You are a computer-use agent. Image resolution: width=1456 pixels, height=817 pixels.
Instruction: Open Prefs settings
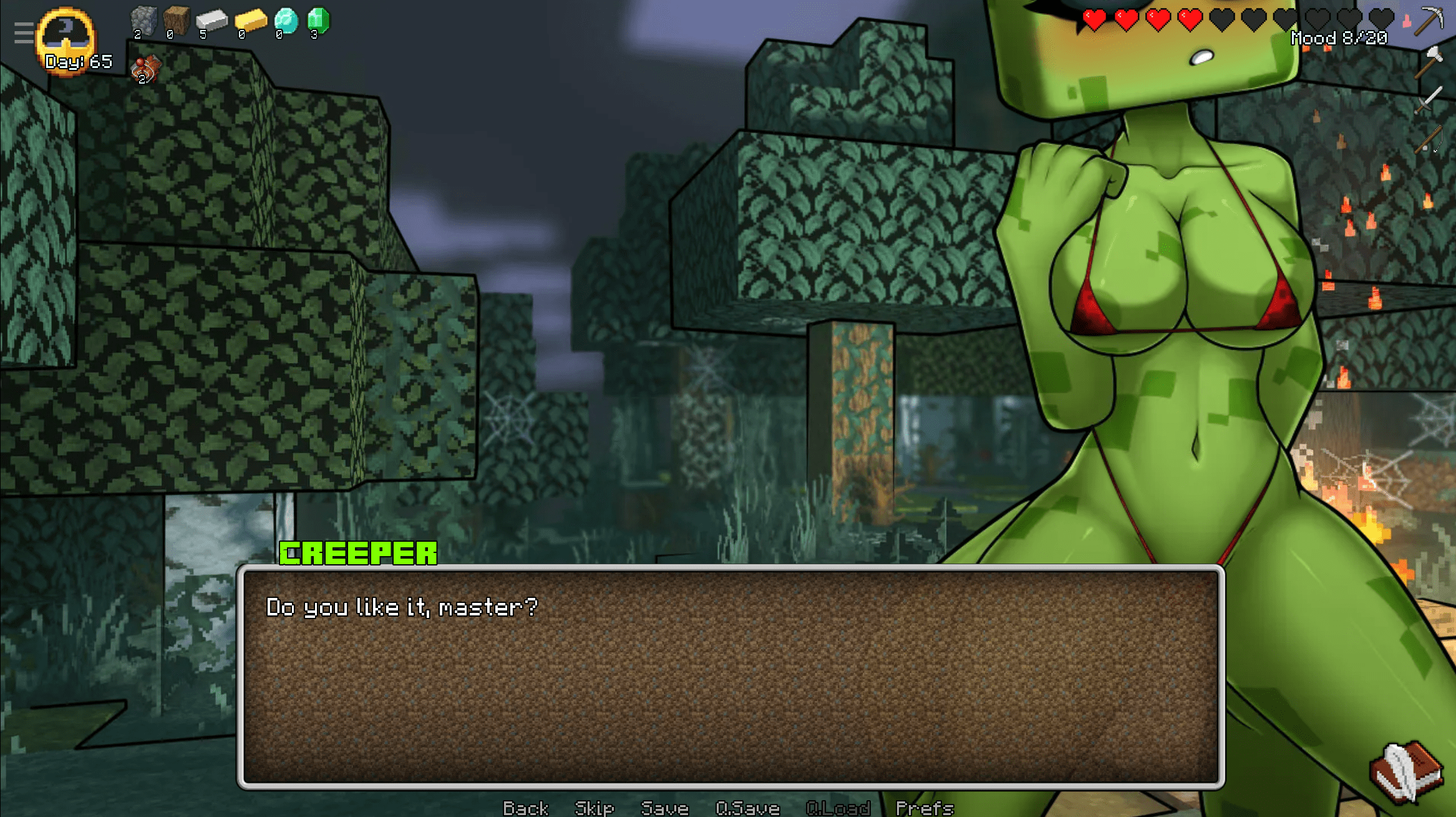925,808
